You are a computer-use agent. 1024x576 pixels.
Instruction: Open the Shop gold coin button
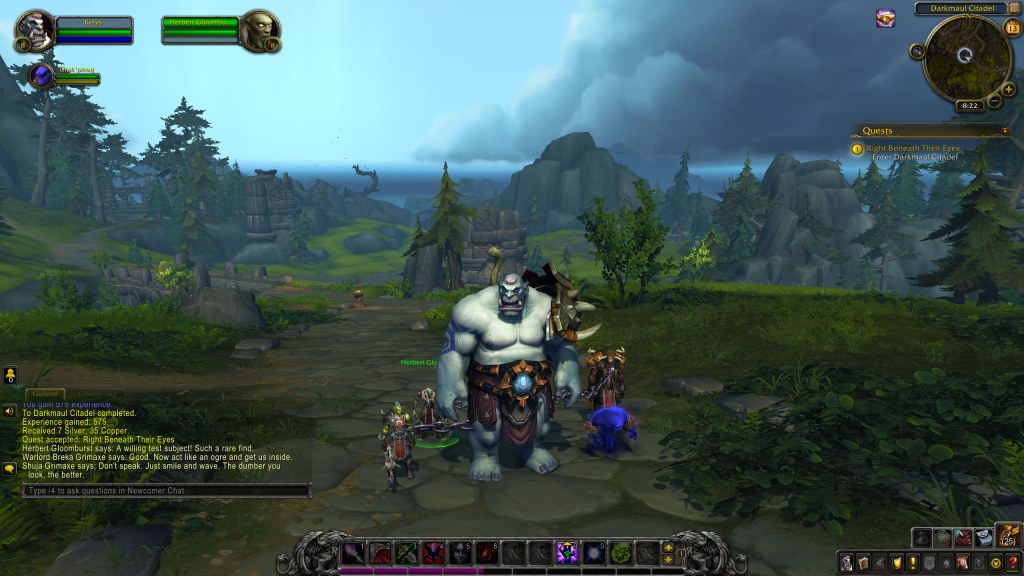(996, 562)
